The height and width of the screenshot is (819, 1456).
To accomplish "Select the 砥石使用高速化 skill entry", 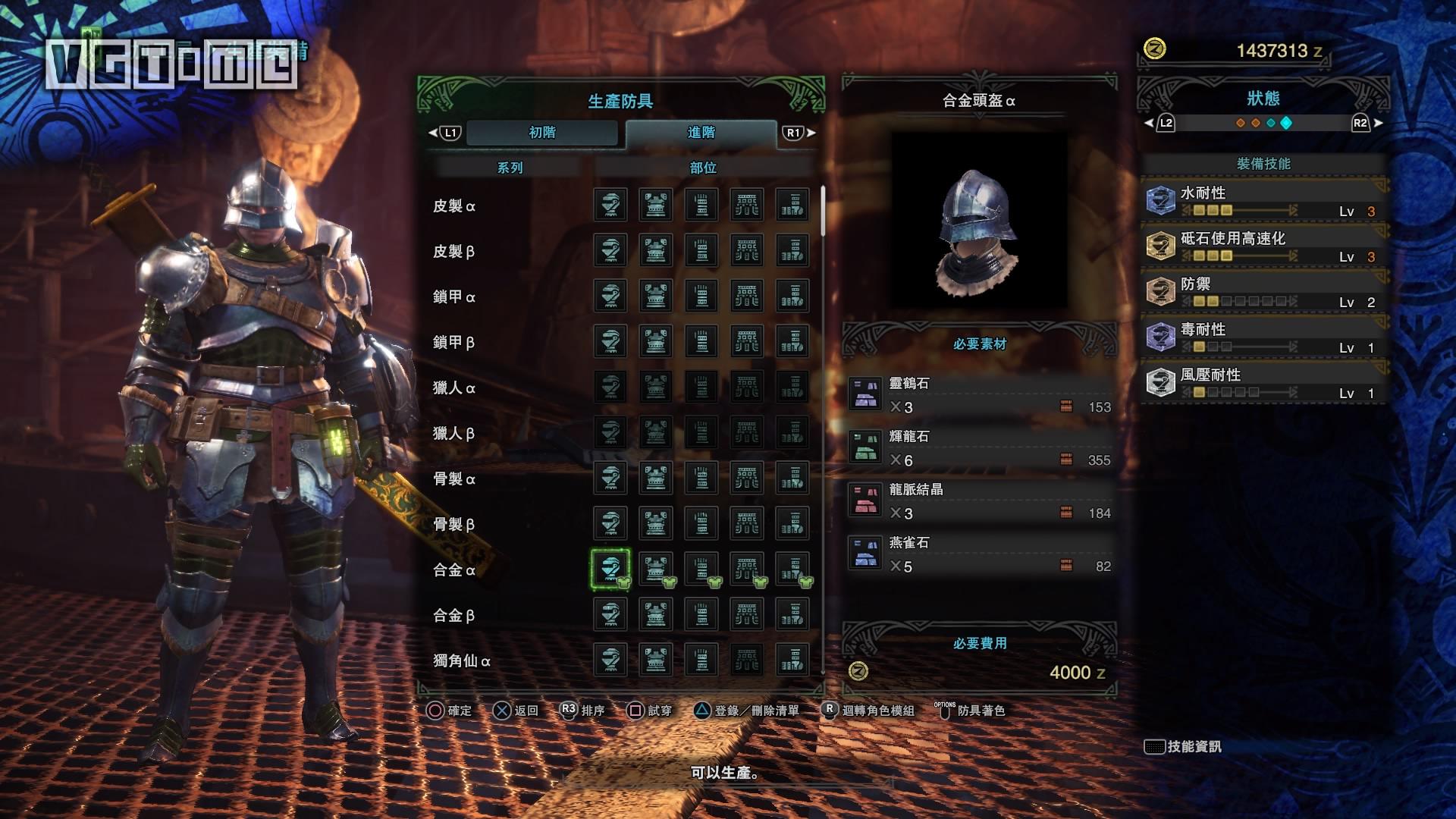I will pyautogui.click(x=1263, y=246).
